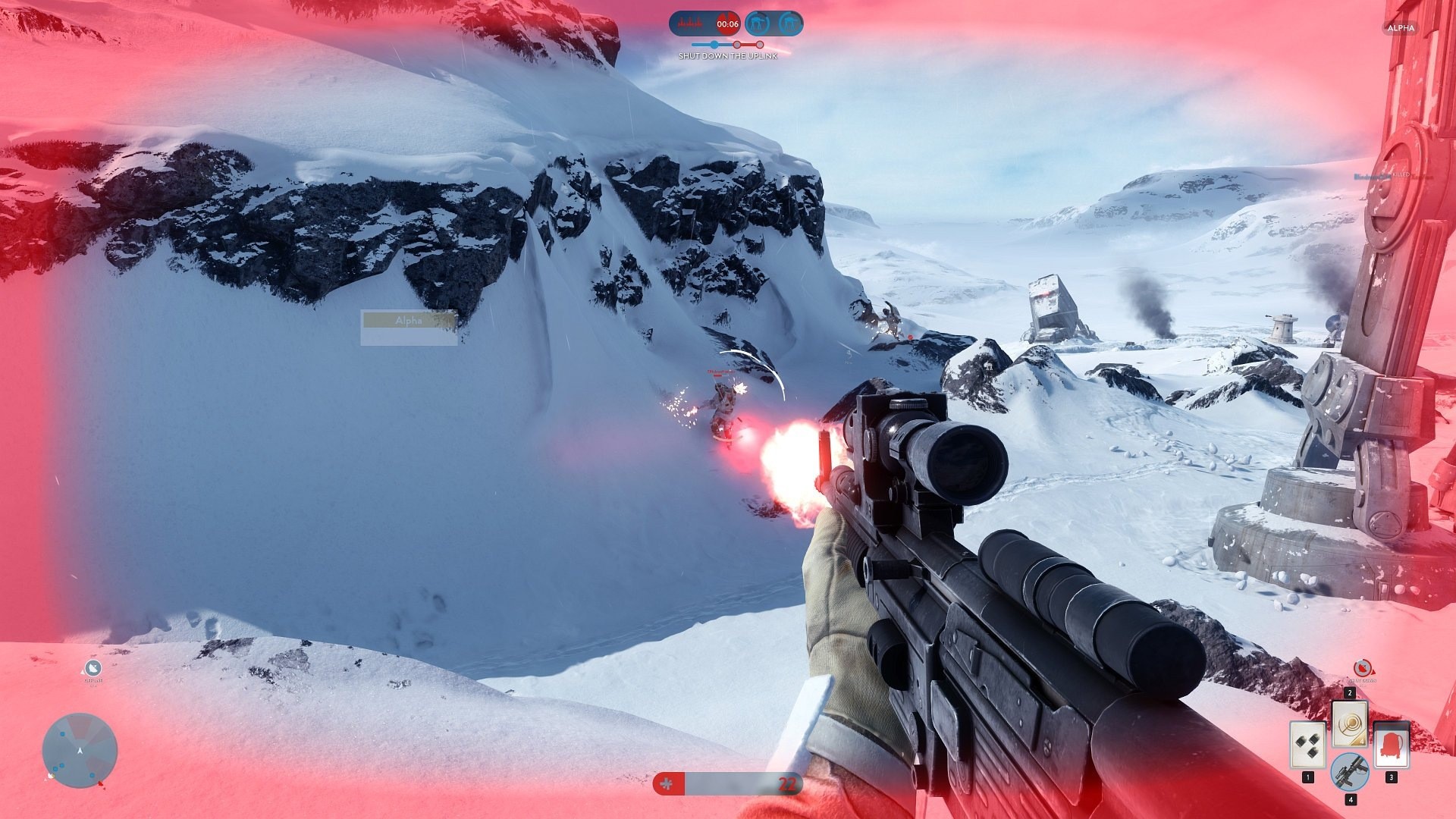This screenshot has width=1456, height=819.
Task: Click the red uplink signal icon beside the timer
Action: (689, 24)
